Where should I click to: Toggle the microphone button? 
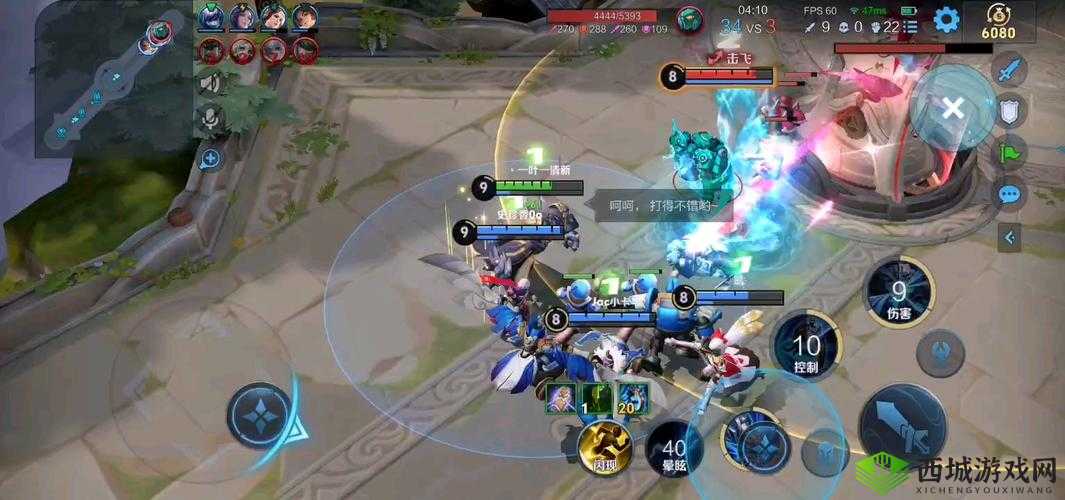click(x=211, y=119)
